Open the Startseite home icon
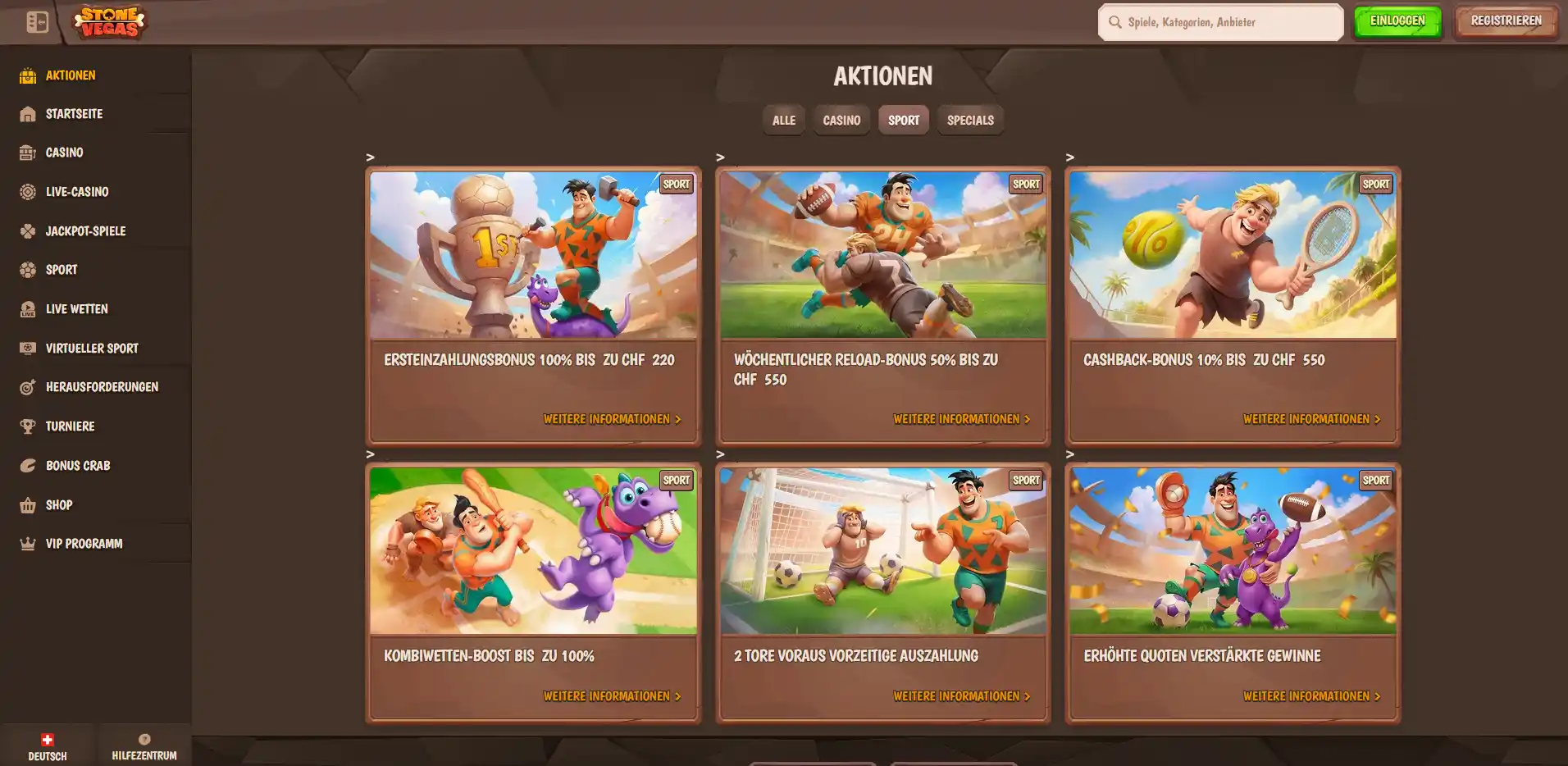The width and height of the screenshot is (1568, 766). (27, 113)
